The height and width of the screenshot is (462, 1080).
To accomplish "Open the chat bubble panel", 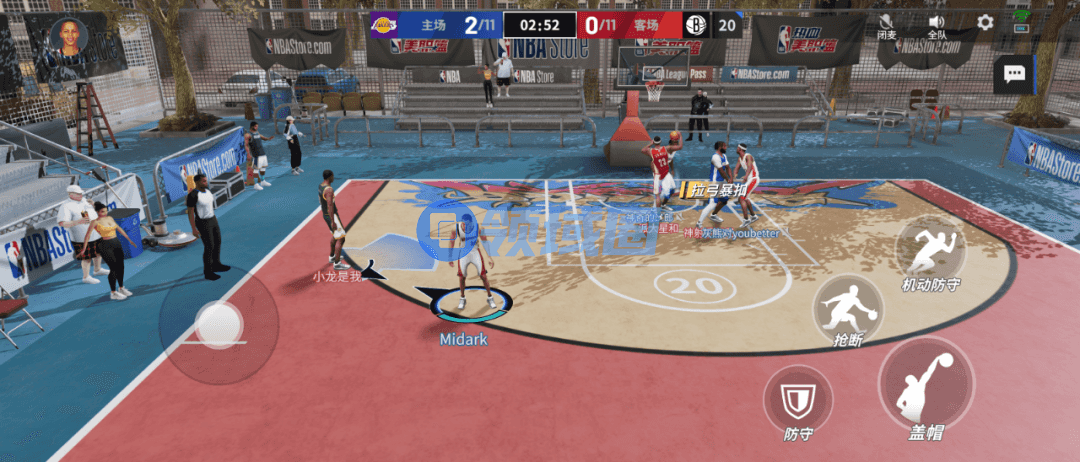I will [x=1014, y=74].
